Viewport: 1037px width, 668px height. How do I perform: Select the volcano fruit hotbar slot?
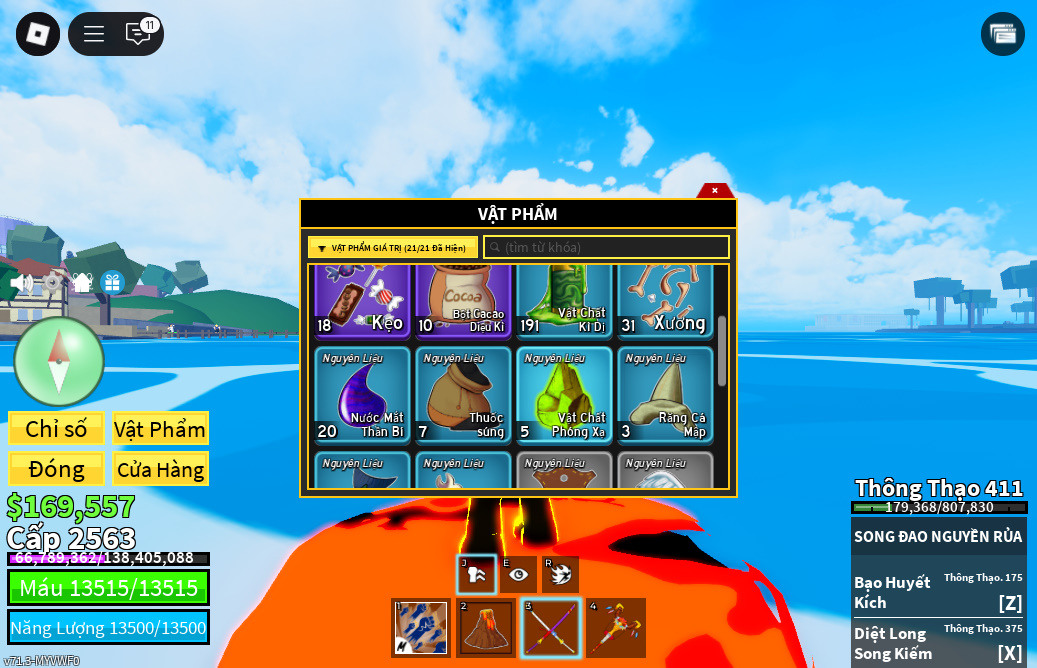pyautogui.click(x=486, y=628)
